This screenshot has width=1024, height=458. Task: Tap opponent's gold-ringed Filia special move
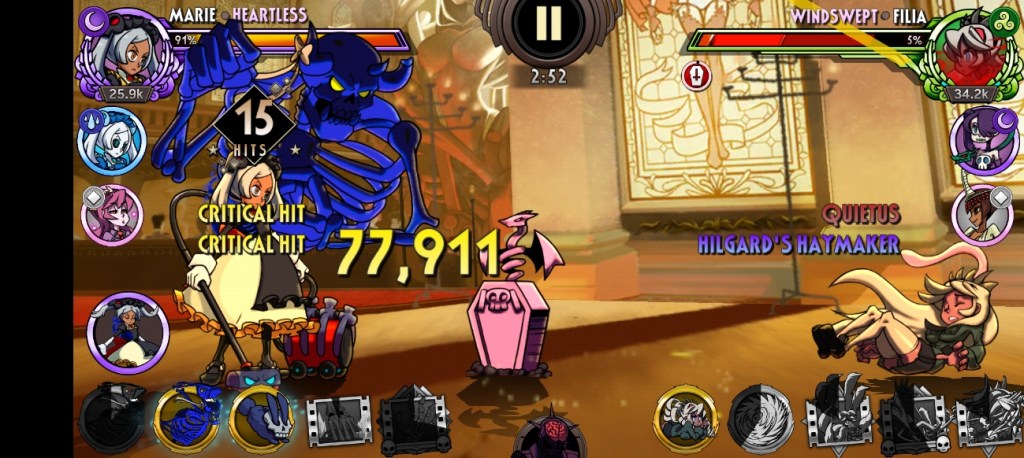coord(686,417)
